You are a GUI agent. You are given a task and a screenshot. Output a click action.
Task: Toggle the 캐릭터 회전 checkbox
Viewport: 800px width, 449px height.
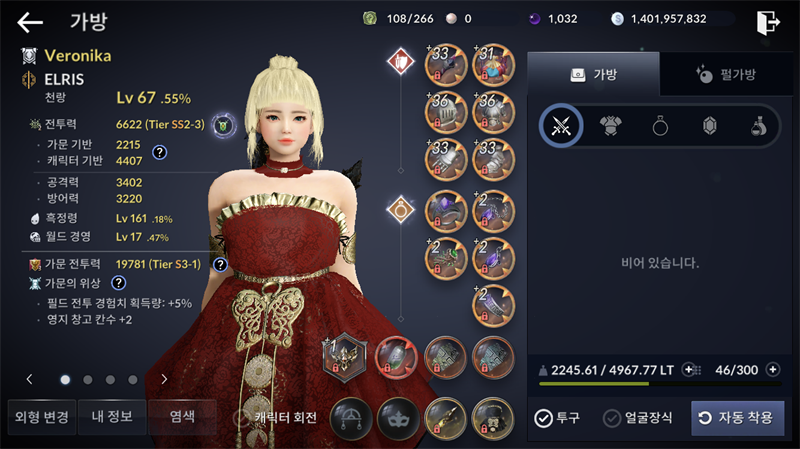pyautogui.click(x=241, y=418)
